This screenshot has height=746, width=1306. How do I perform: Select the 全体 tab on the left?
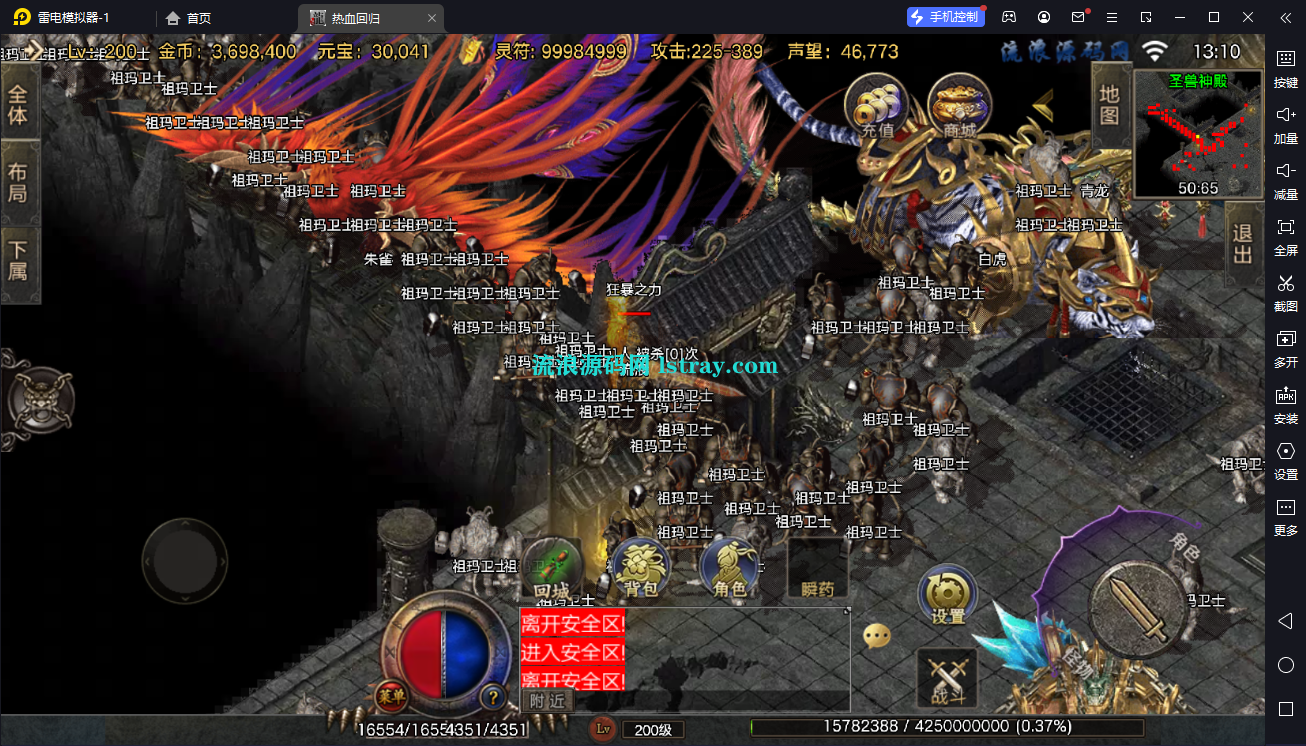pyautogui.click(x=18, y=104)
